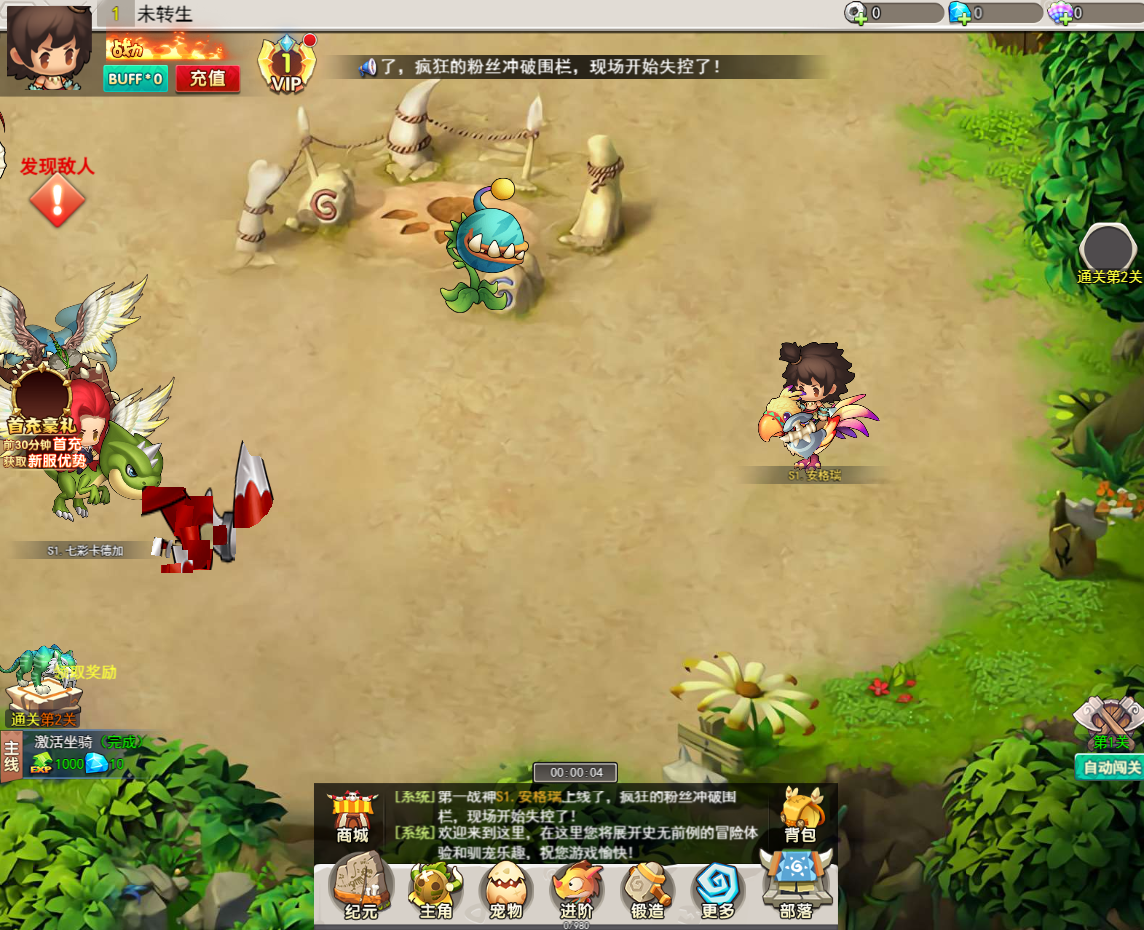Open the 商城 shop
Viewport: 1144px width, 930px height.
point(352,816)
